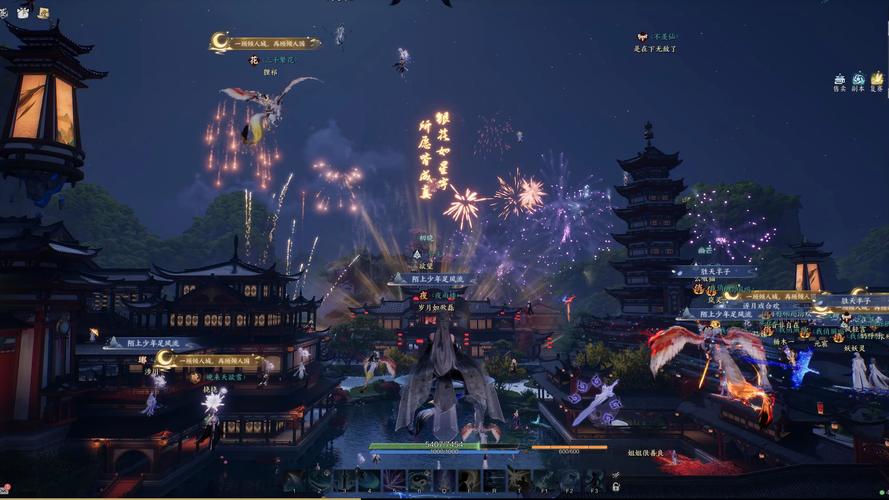This screenshot has width=889, height=500.
Task: Use the purple burst skill in slot 5
Action: (394, 481)
